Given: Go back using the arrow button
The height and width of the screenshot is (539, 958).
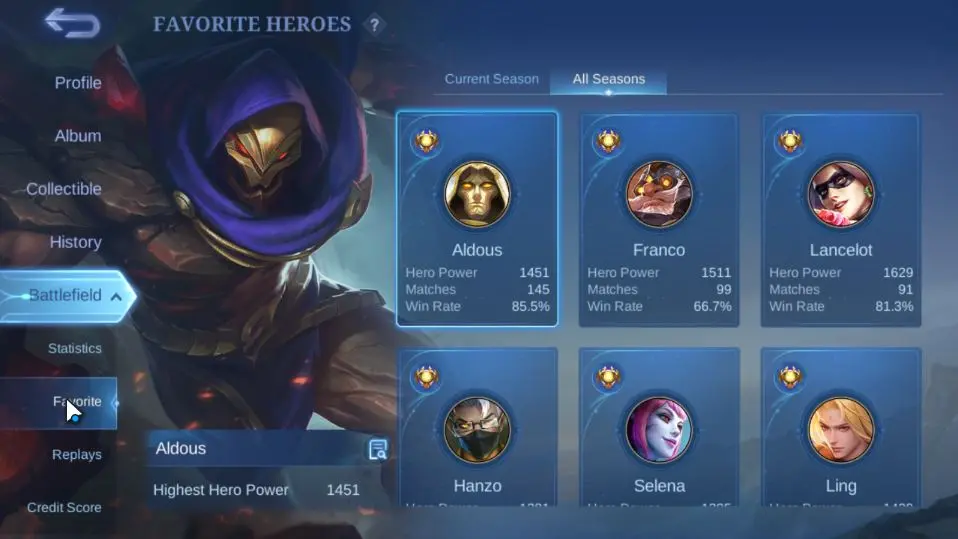Looking at the screenshot, I should [72, 22].
